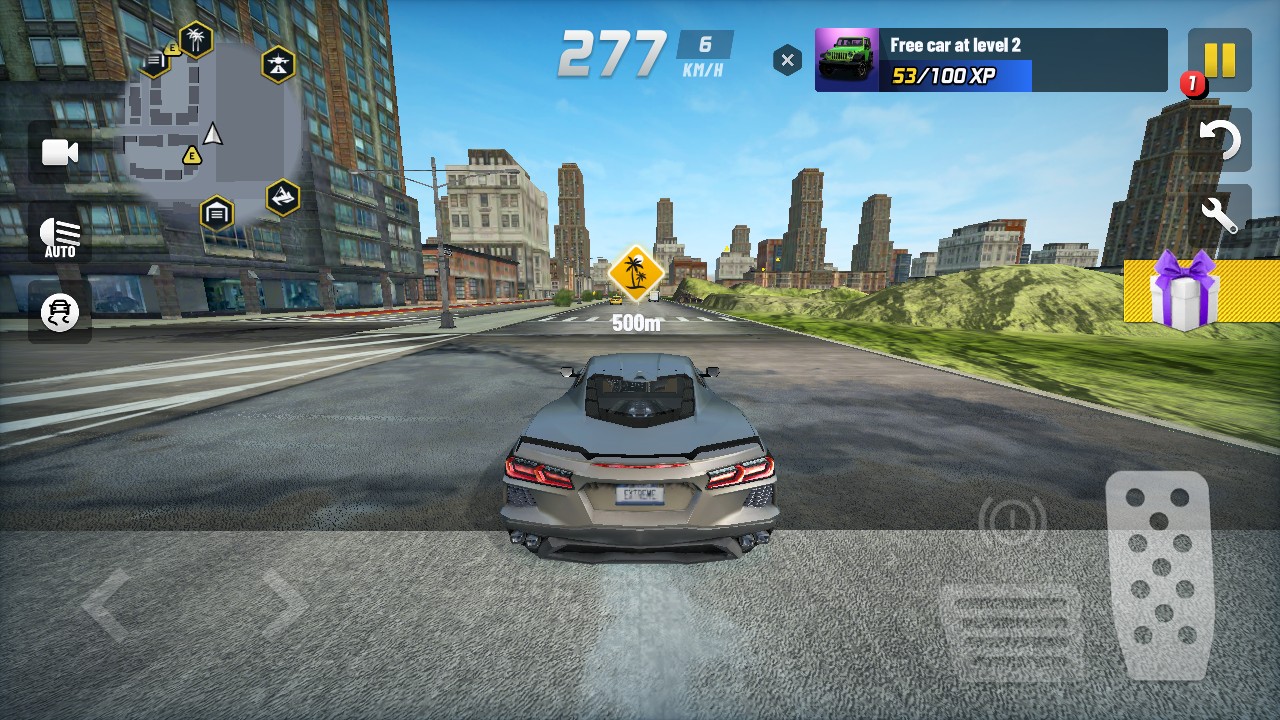1280x720 pixels.
Task: Toggle the traction control car-skid icon
Action: pos(60,313)
